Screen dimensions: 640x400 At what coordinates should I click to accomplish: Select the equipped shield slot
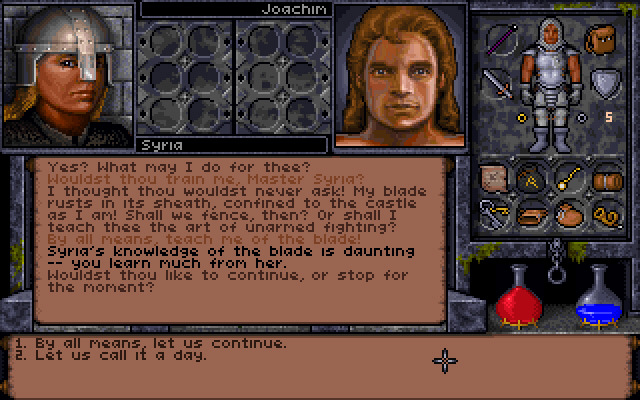603,83
